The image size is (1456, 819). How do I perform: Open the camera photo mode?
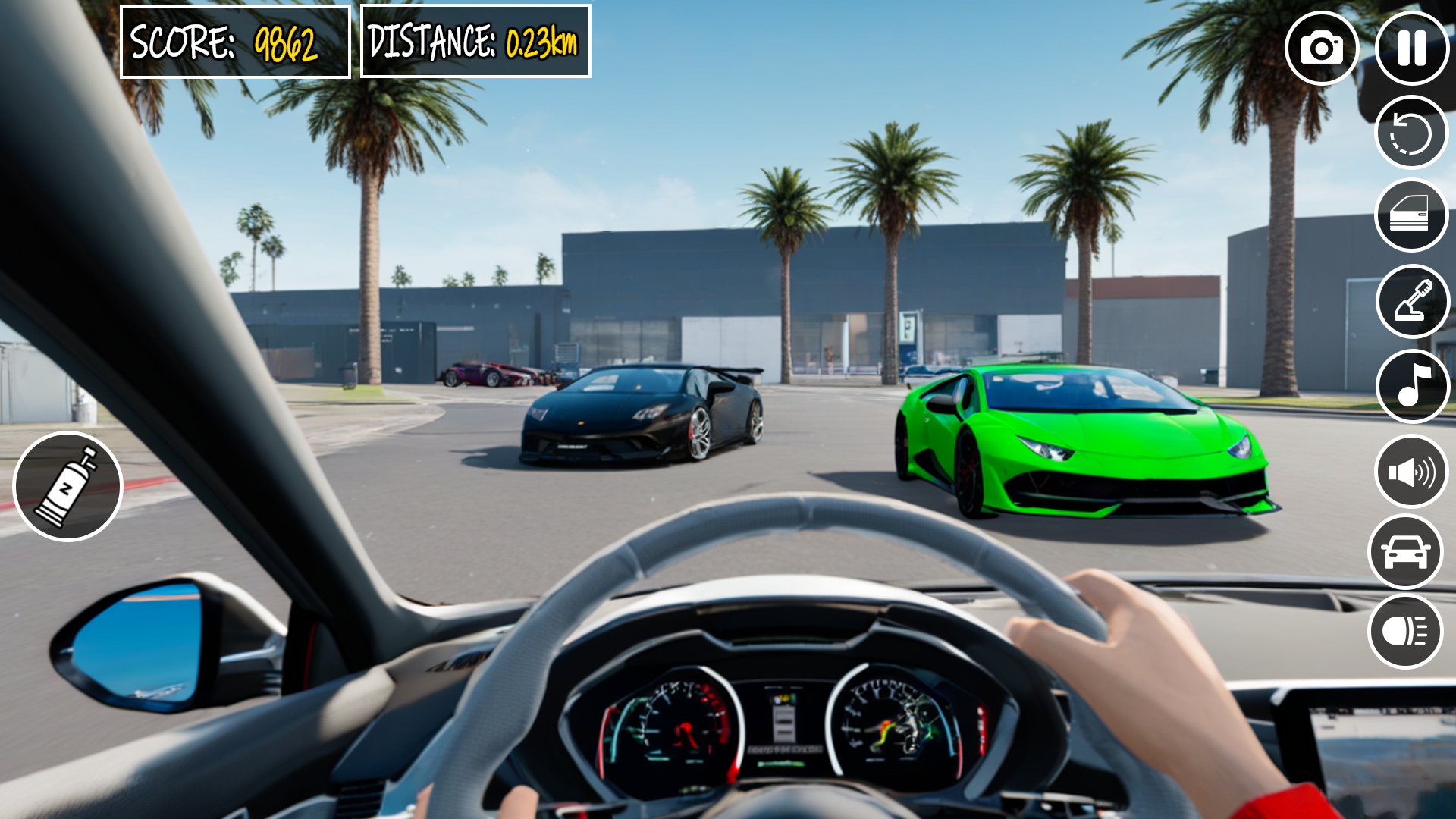pyautogui.click(x=1323, y=49)
